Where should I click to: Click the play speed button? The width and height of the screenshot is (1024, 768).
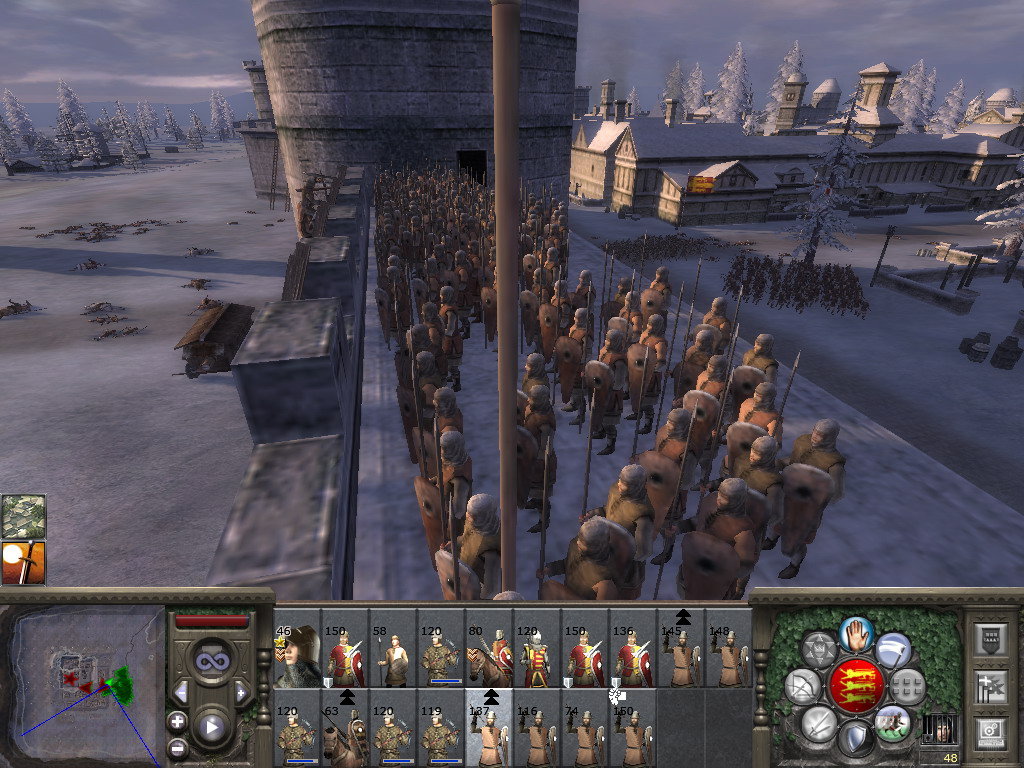210,727
